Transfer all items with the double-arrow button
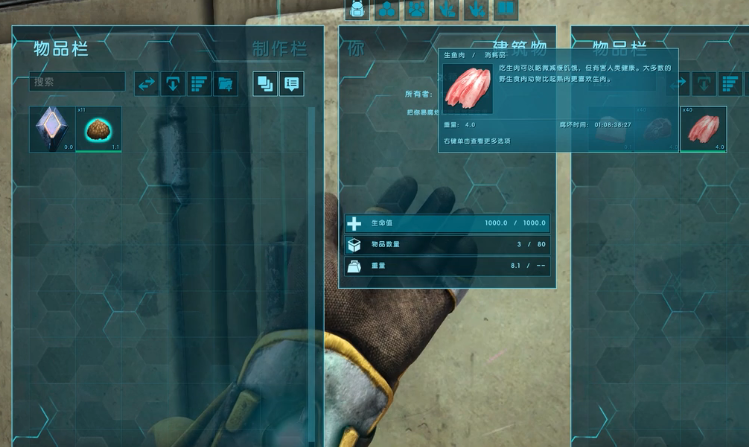The image size is (749, 447). [148, 84]
